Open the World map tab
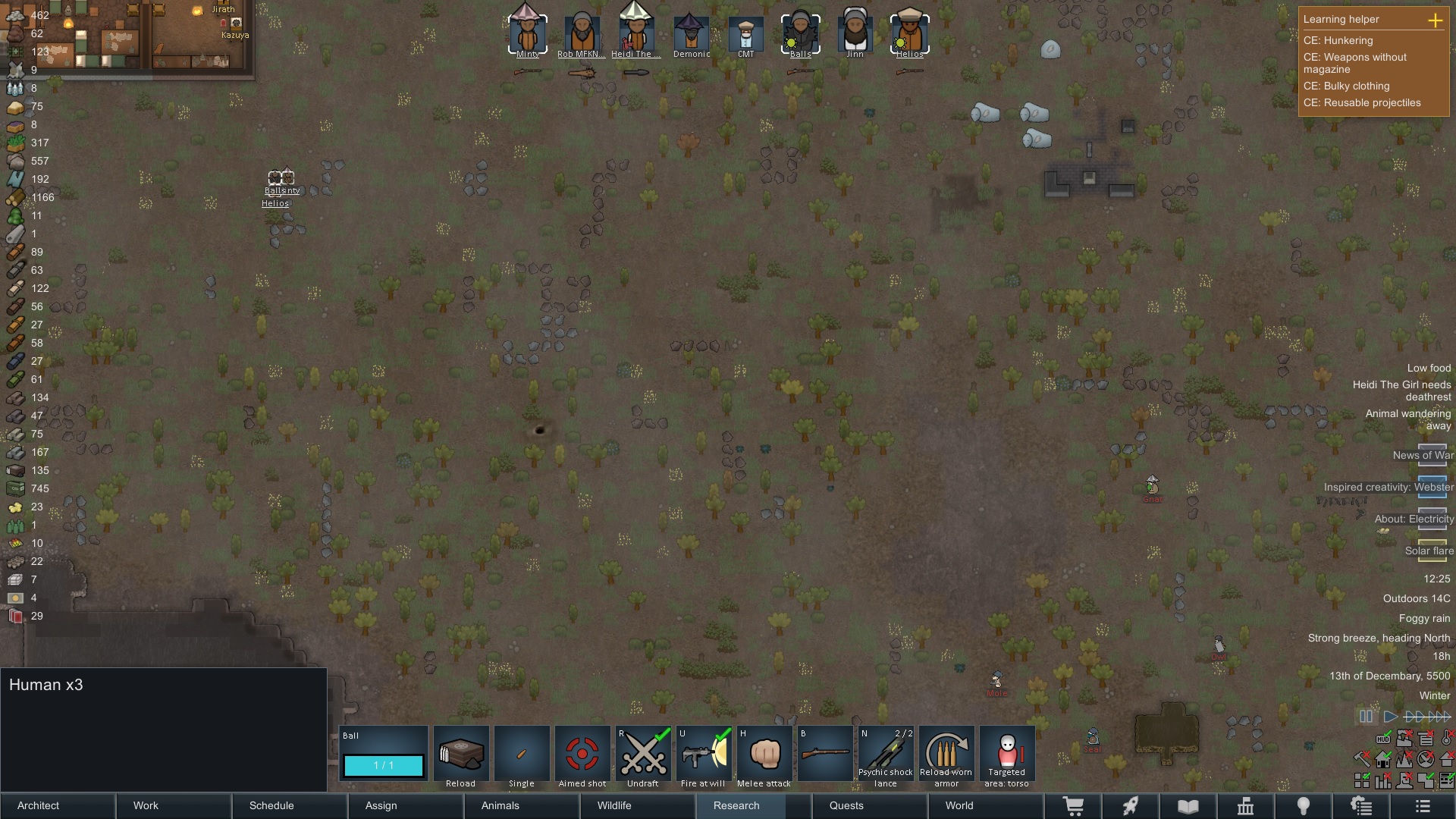This screenshot has height=819, width=1456. 984,805
